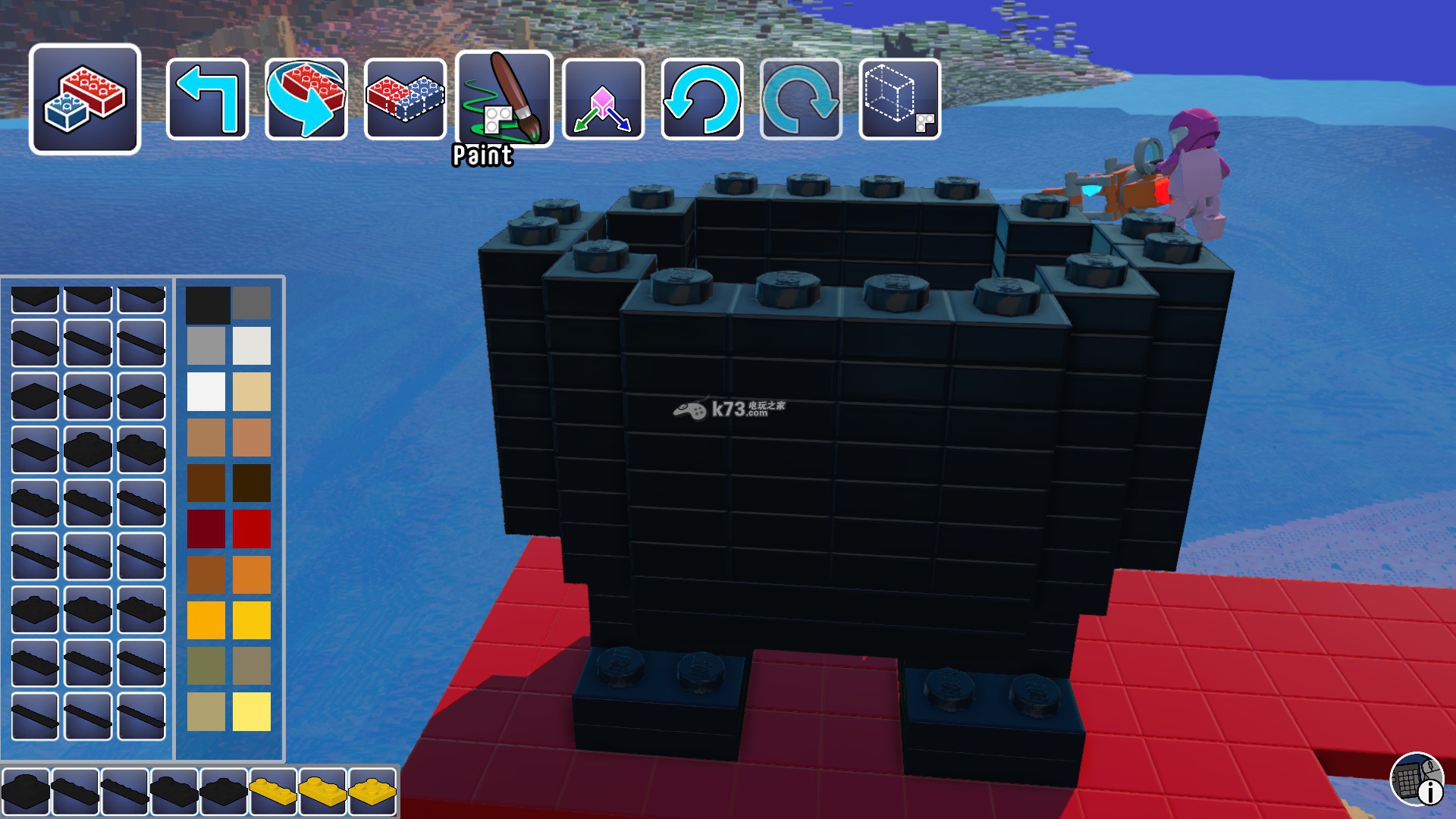Image resolution: width=1456 pixels, height=819 pixels.
Task: Choose the copy bricks tool
Action: pos(405,99)
